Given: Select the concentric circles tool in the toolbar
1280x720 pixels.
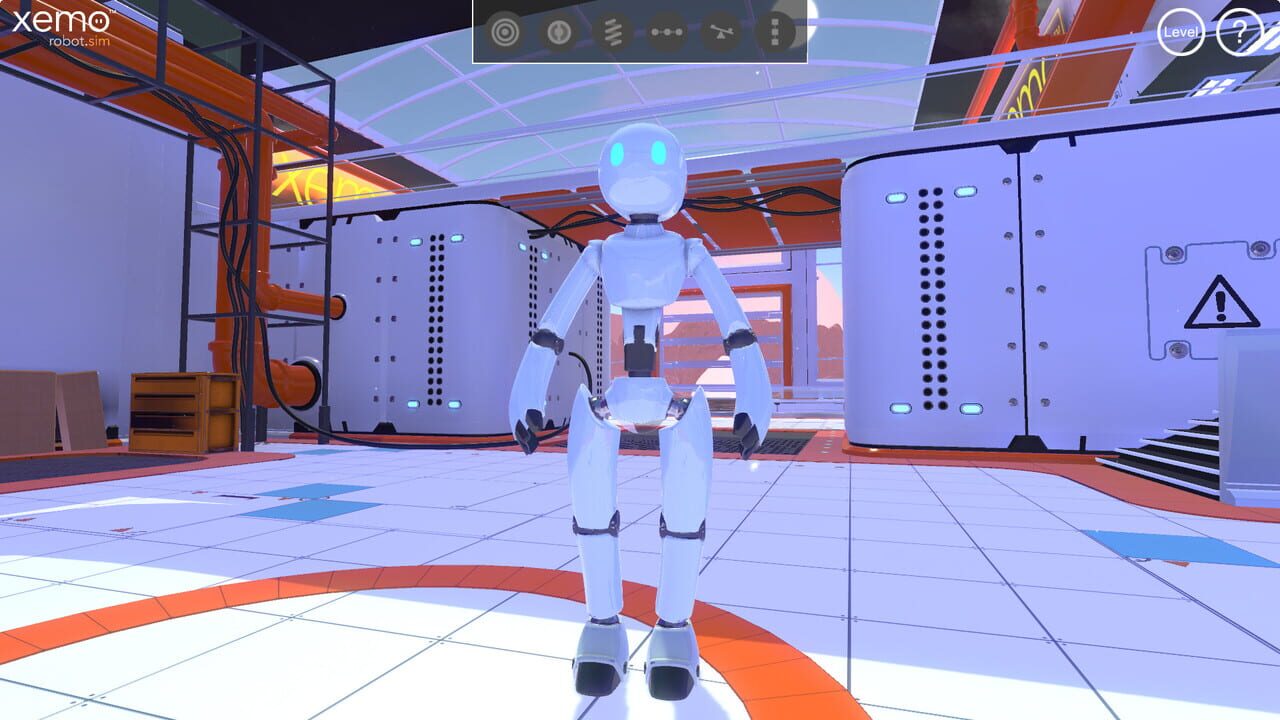Looking at the screenshot, I should pyautogui.click(x=505, y=31).
